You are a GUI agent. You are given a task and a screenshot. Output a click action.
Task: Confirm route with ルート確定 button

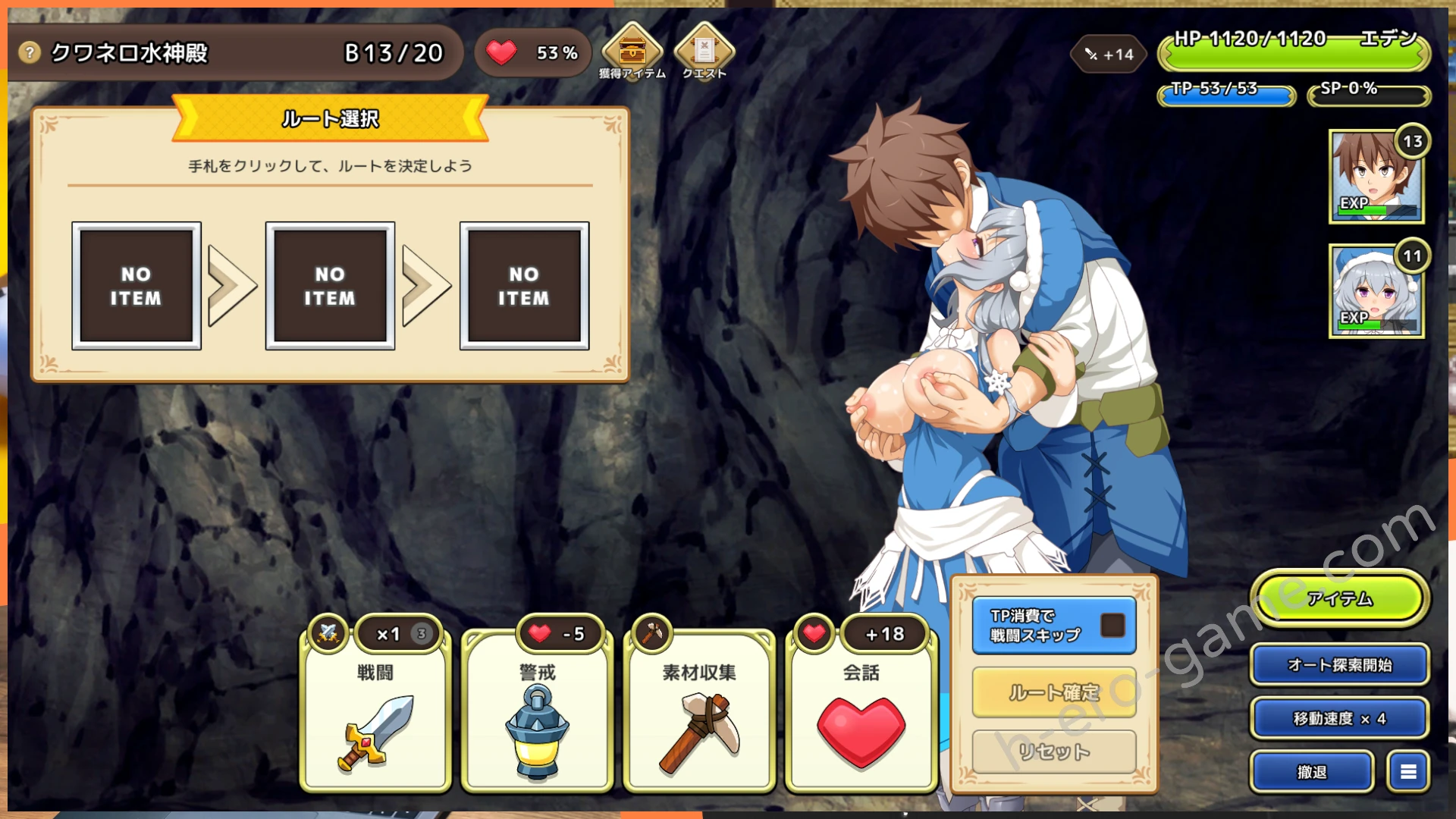[x=1053, y=692]
